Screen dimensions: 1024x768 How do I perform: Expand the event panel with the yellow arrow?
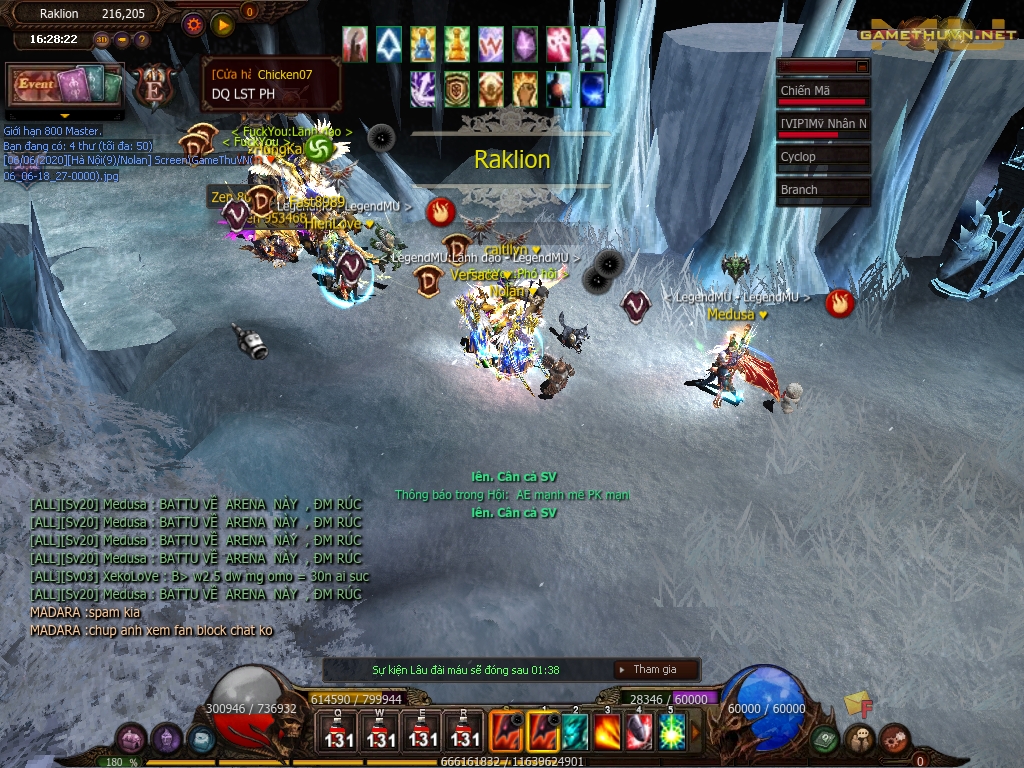[x=65, y=116]
